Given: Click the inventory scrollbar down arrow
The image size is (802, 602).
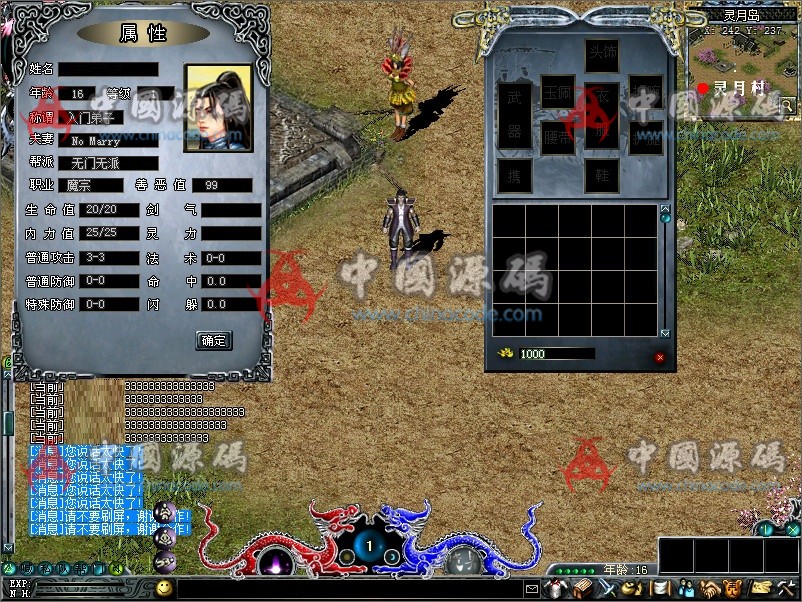Looking at the screenshot, I should [x=665, y=332].
